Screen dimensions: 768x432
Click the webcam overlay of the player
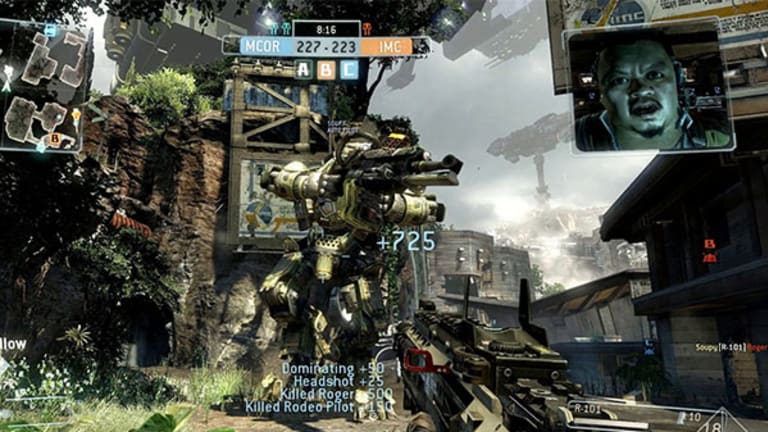pos(648,88)
